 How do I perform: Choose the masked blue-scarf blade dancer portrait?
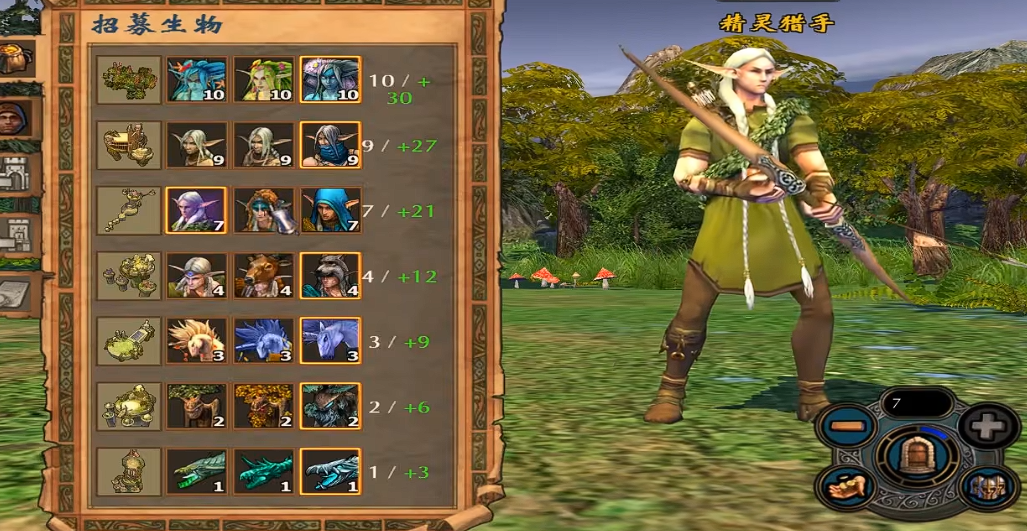(x=330, y=145)
